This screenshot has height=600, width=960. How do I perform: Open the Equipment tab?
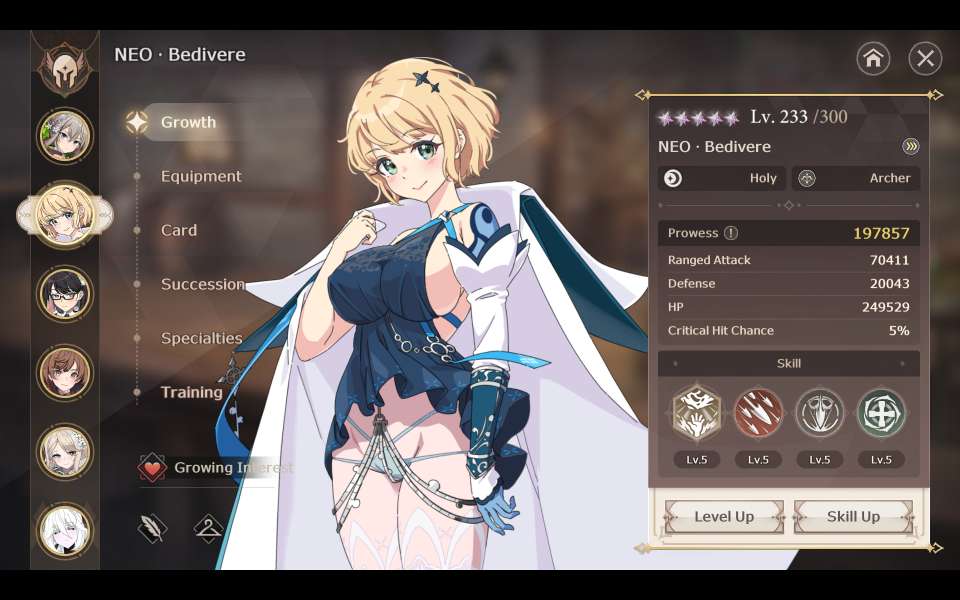[x=201, y=177]
